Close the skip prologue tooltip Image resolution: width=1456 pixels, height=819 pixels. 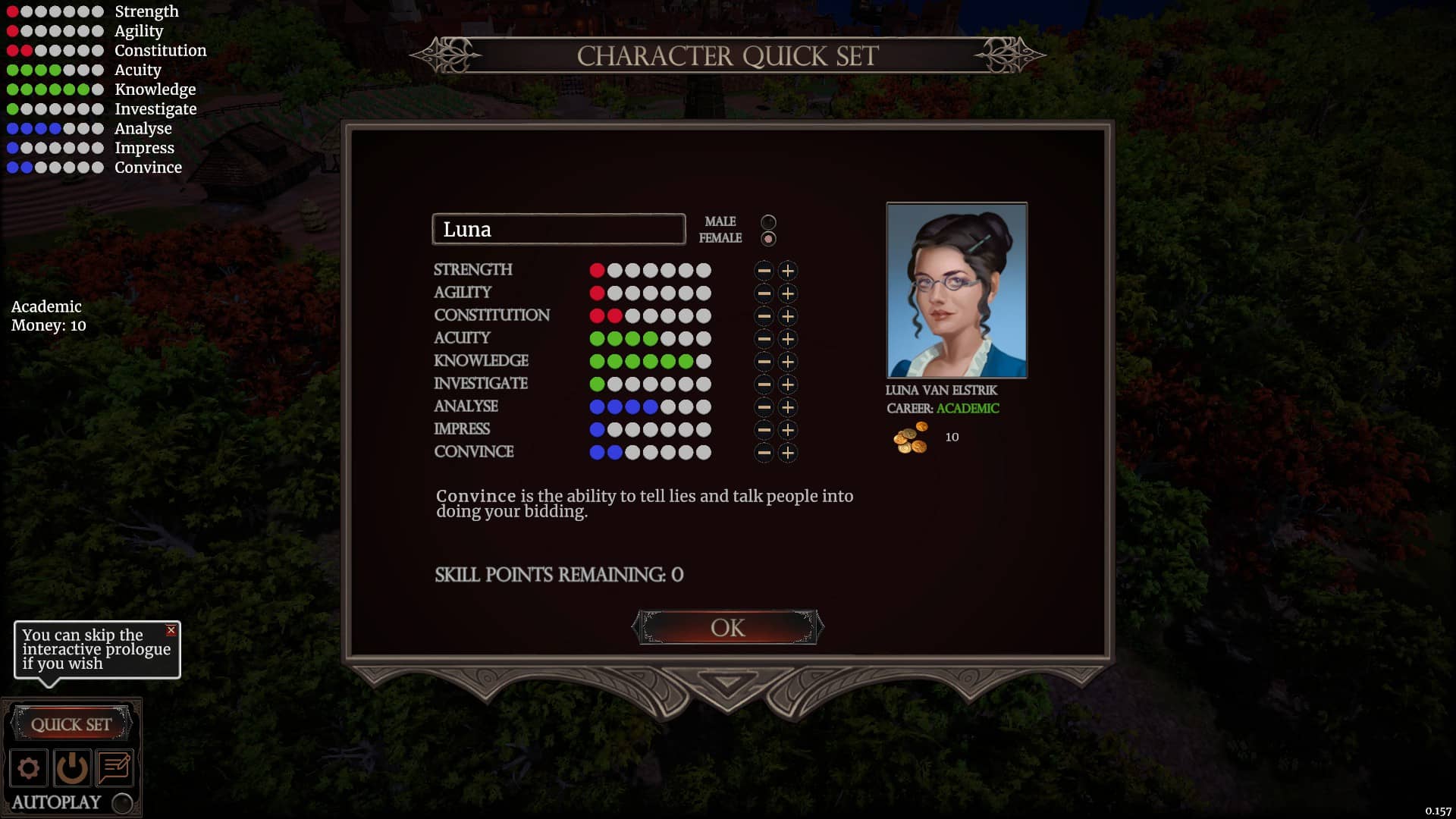click(171, 630)
